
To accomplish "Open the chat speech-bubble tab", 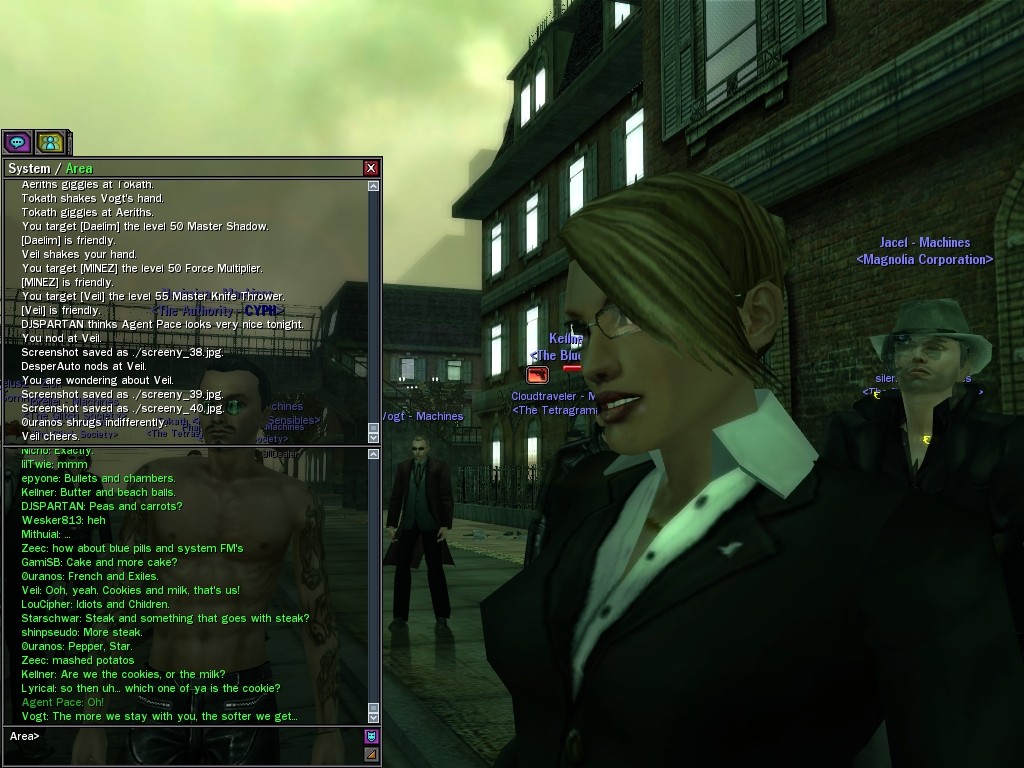I will pyautogui.click(x=18, y=143).
